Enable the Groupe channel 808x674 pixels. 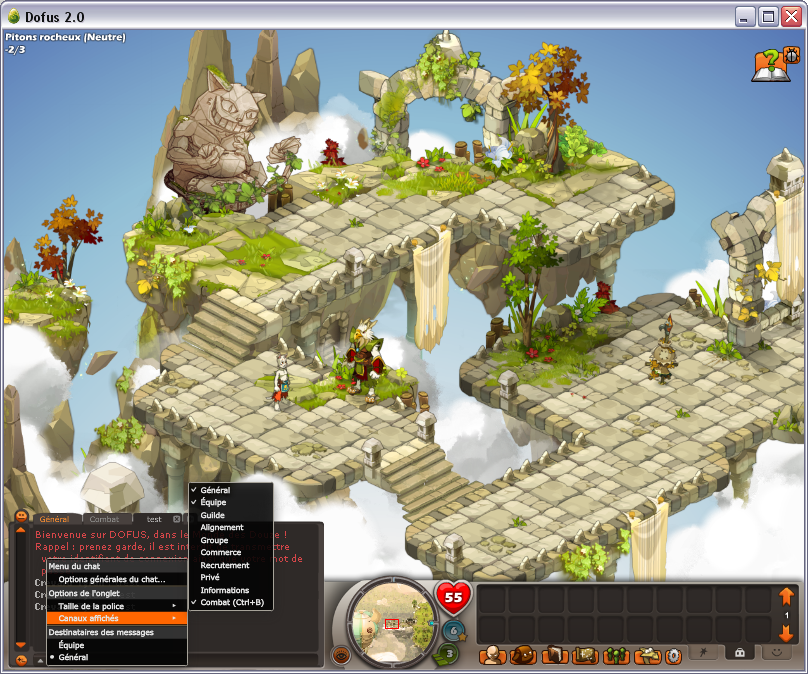pos(215,540)
